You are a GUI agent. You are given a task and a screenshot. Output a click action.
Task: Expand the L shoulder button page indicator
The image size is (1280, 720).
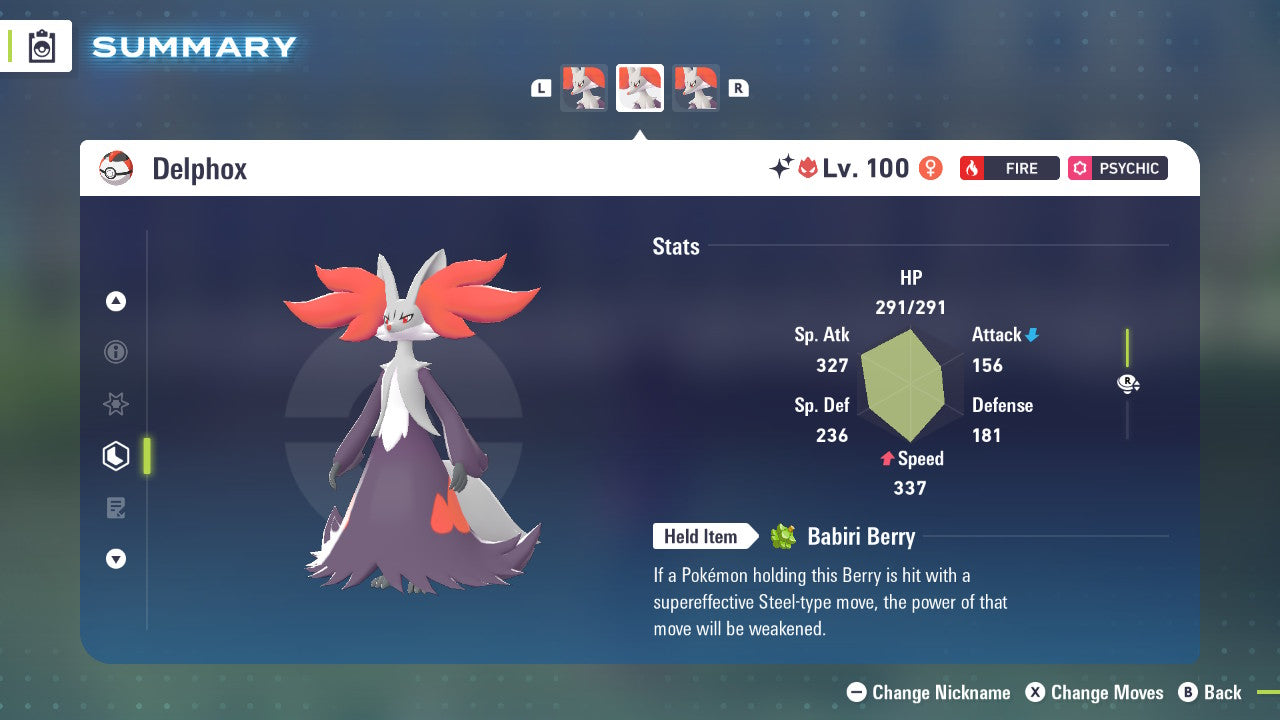pos(541,88)
